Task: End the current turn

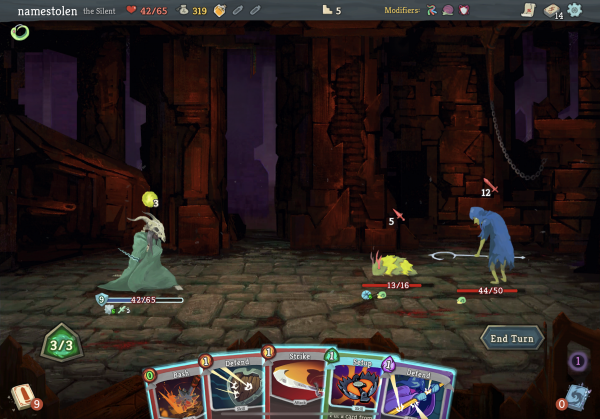Action: coord(512,338)
